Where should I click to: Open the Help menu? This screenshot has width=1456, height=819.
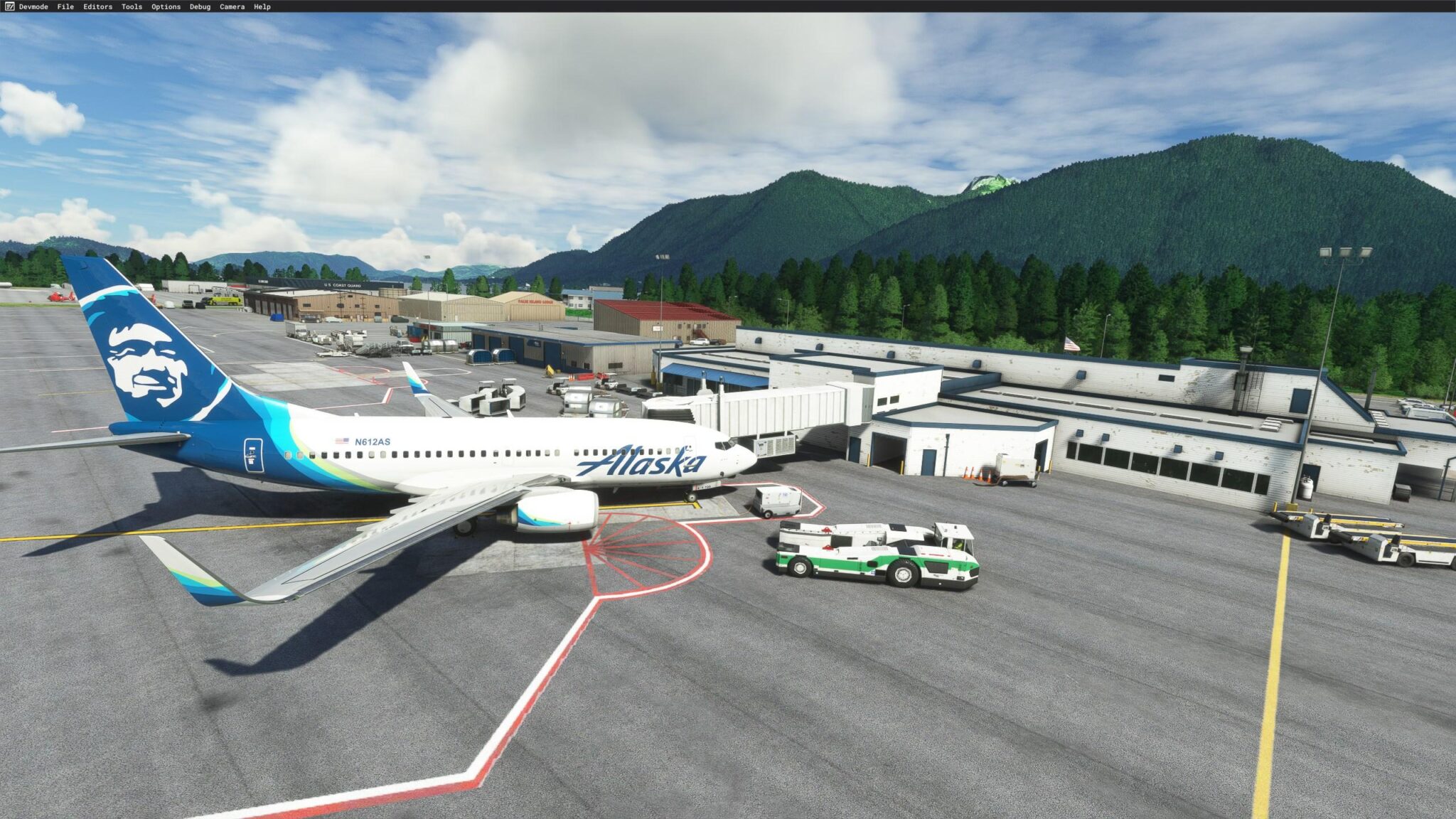pos(261,6)
